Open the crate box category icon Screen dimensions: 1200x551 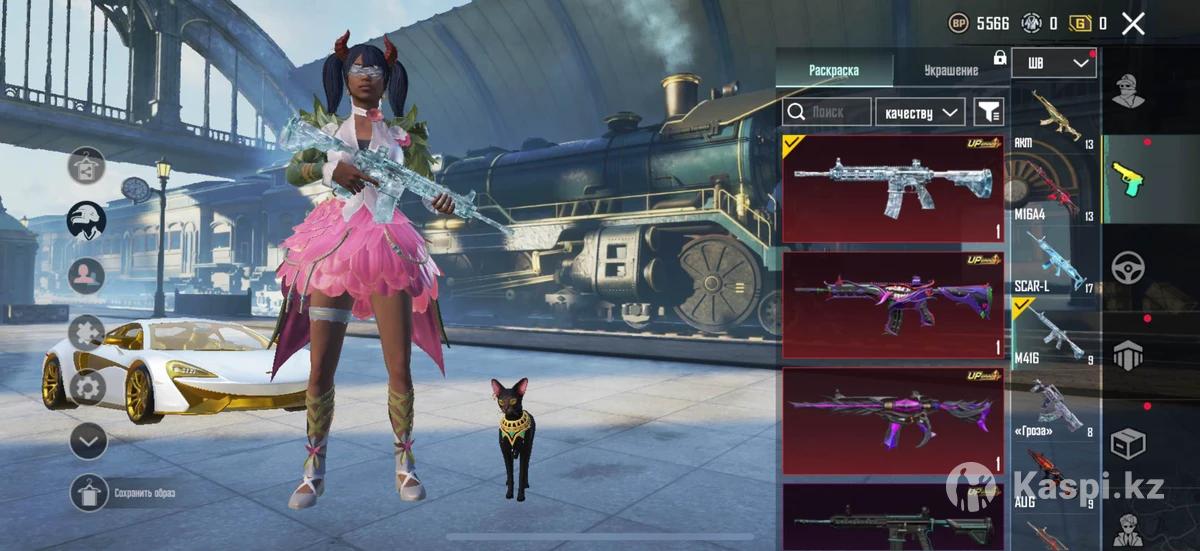tap(1128, 442)
